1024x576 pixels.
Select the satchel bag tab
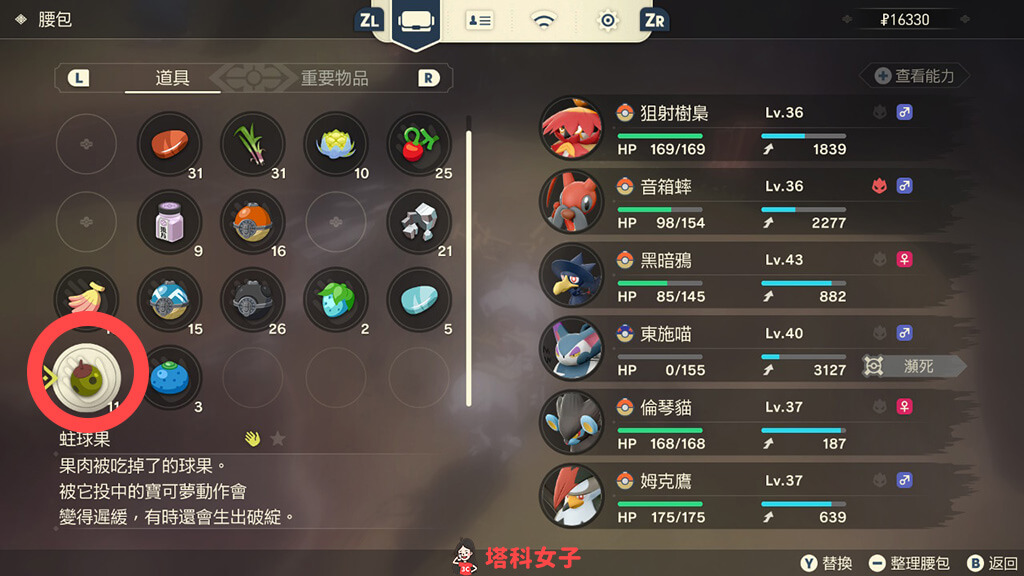click(414, 21)
